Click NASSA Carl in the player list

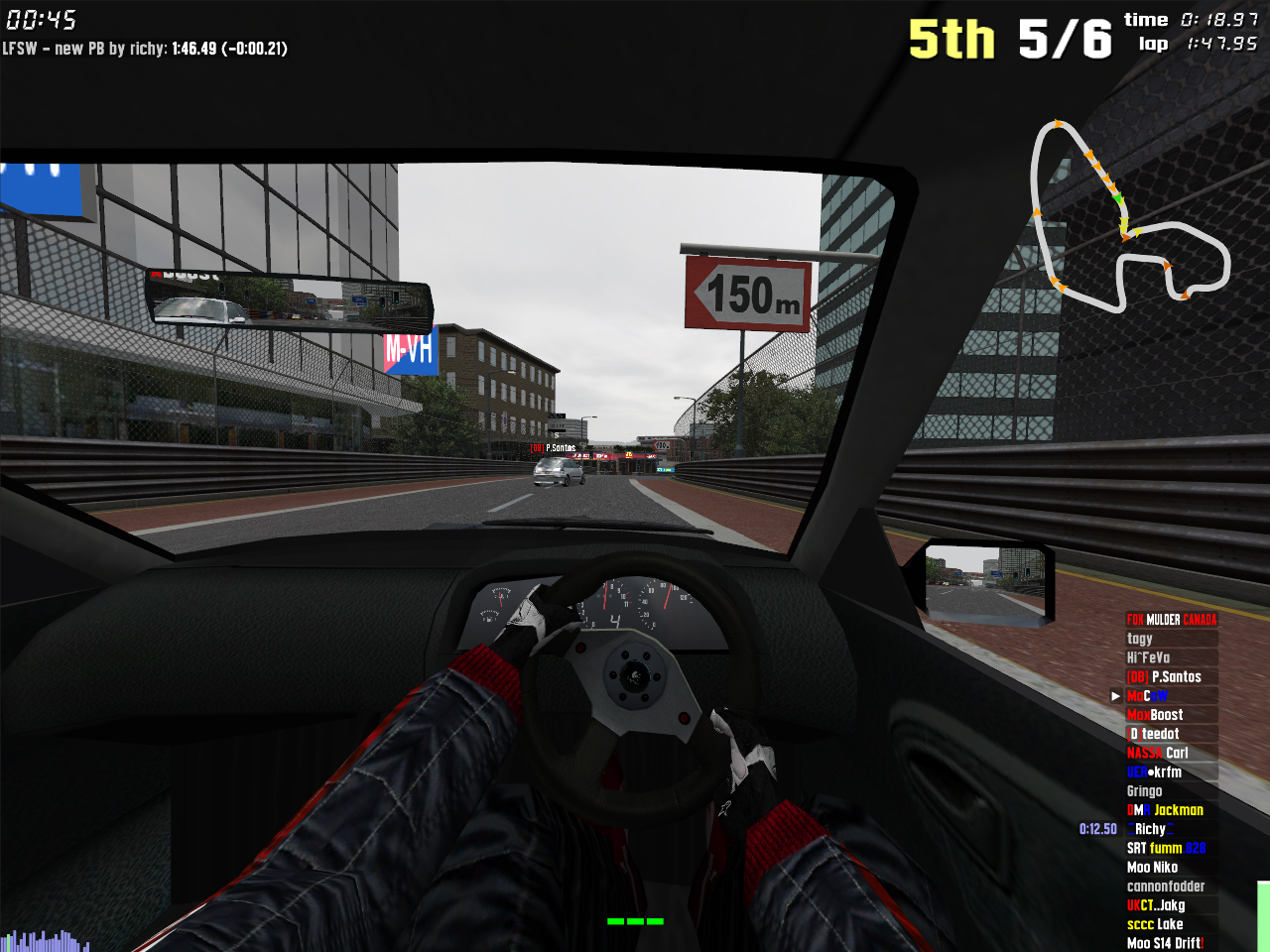(x=1157, y=753)
